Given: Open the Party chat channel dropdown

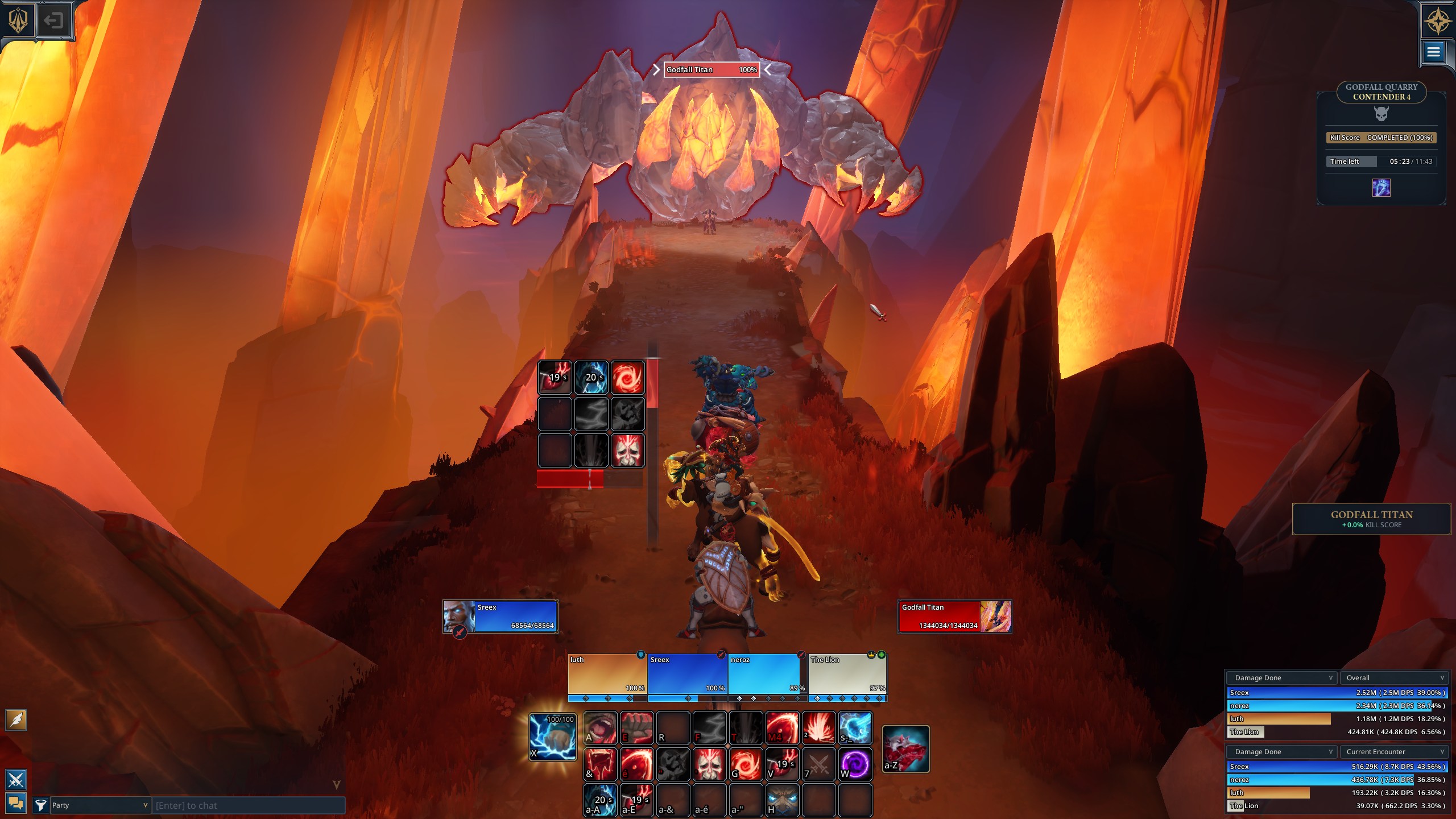Looking at the screenshot, I should coord(100,805).
